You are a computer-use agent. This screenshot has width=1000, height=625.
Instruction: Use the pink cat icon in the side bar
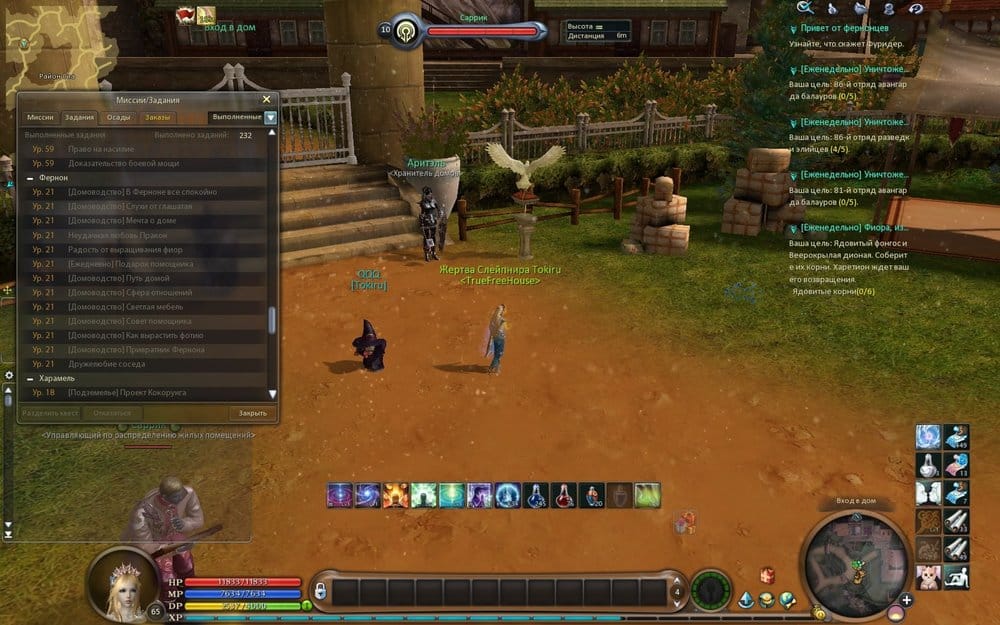point(929,575)
